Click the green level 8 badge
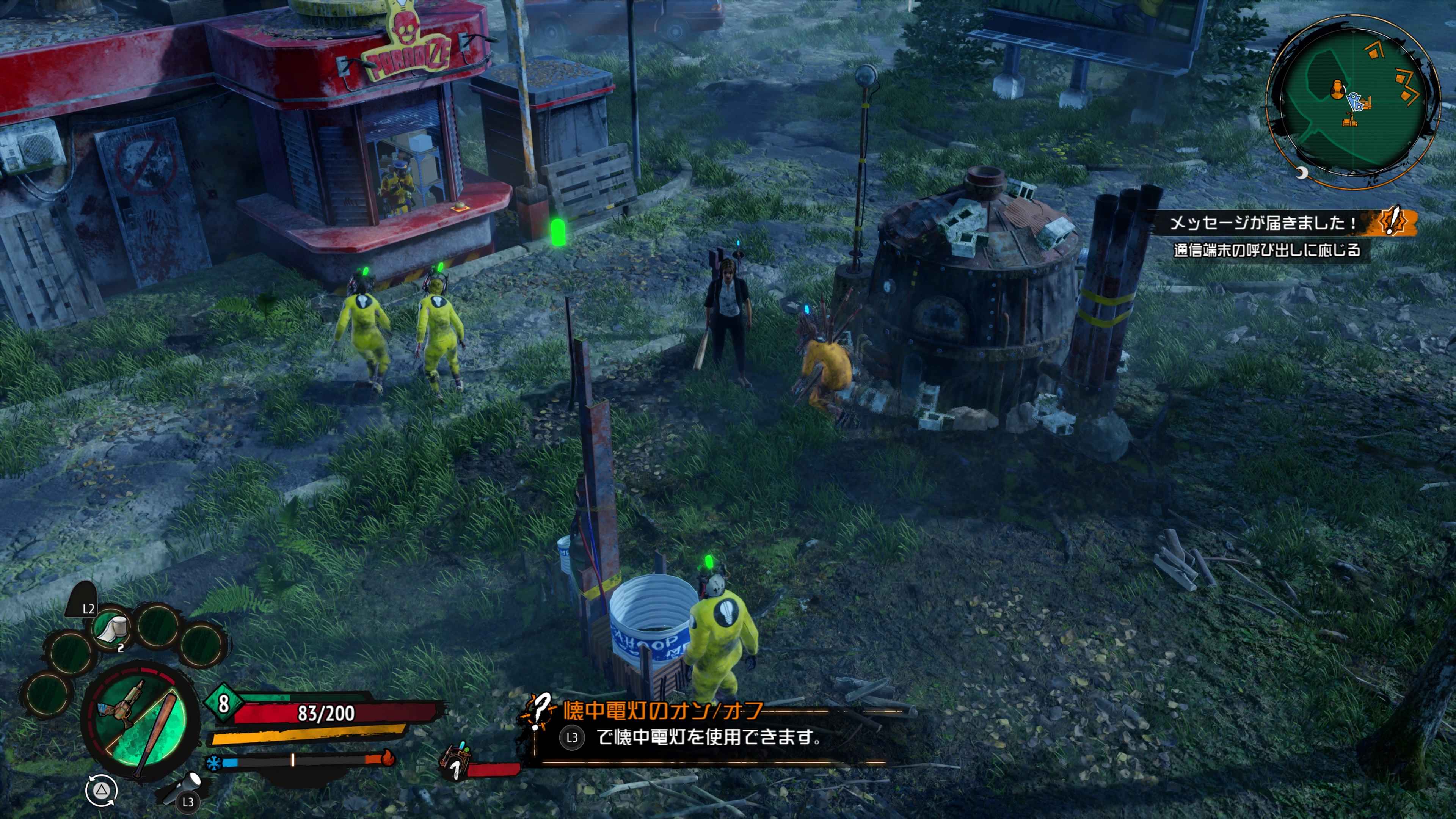This screenshot has height=819, width=1456. point(223,704)
